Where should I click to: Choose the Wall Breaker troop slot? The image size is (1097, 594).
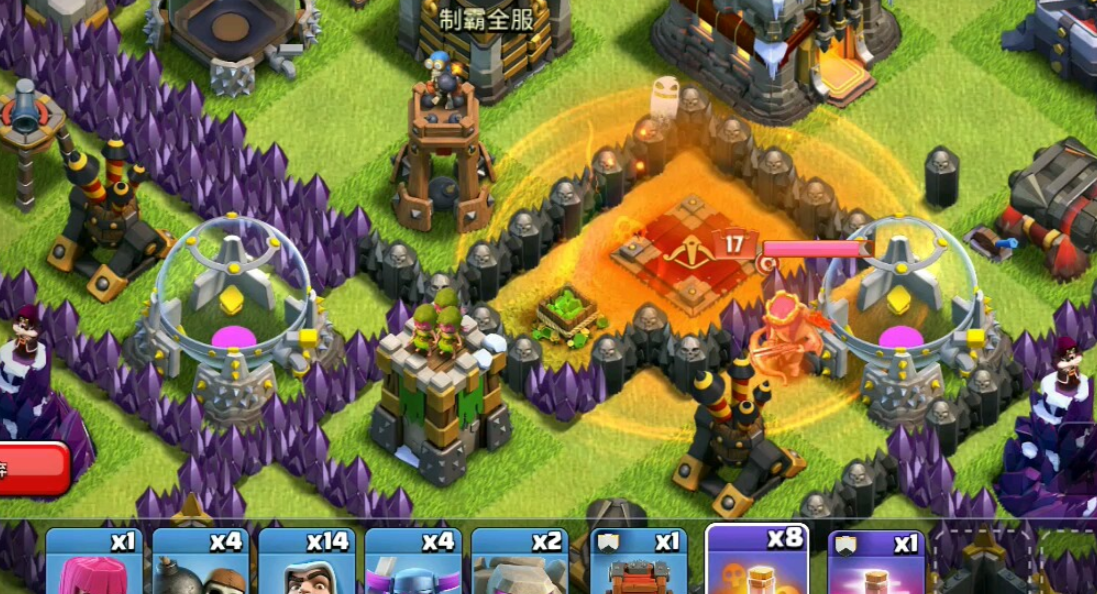[200, 562]
